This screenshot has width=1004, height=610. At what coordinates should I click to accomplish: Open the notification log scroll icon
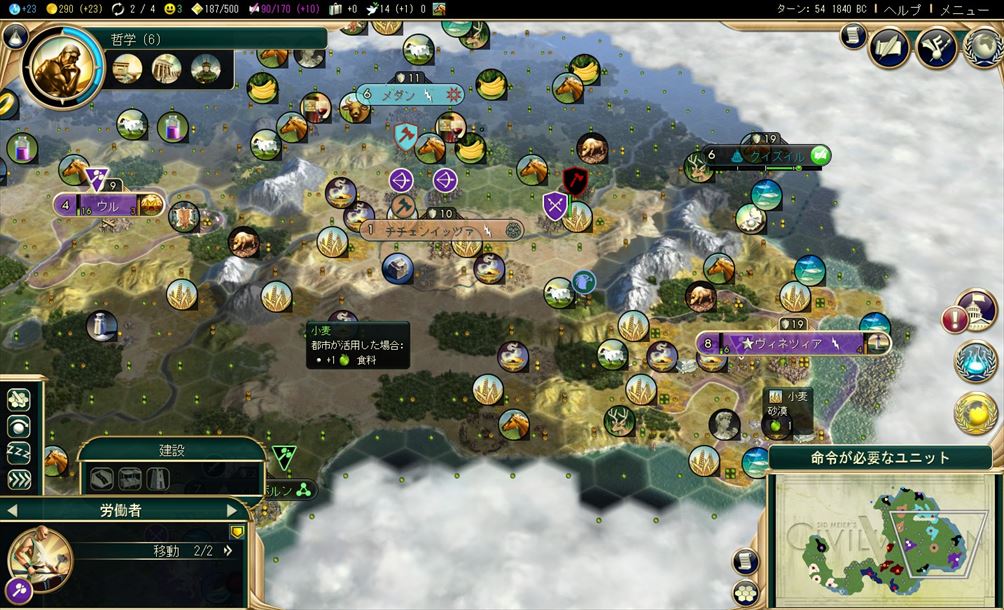point(853,37)
